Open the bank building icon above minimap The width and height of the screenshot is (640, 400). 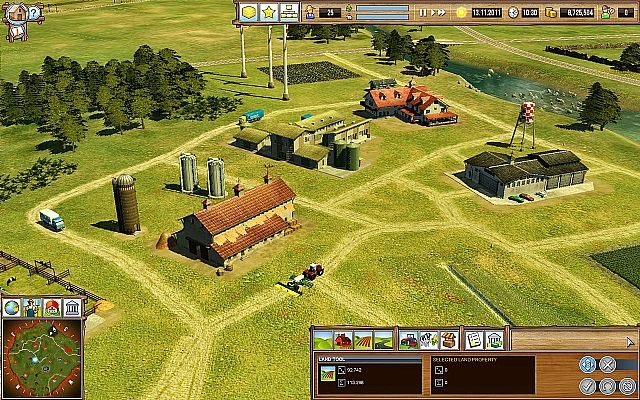coord(72,307)
